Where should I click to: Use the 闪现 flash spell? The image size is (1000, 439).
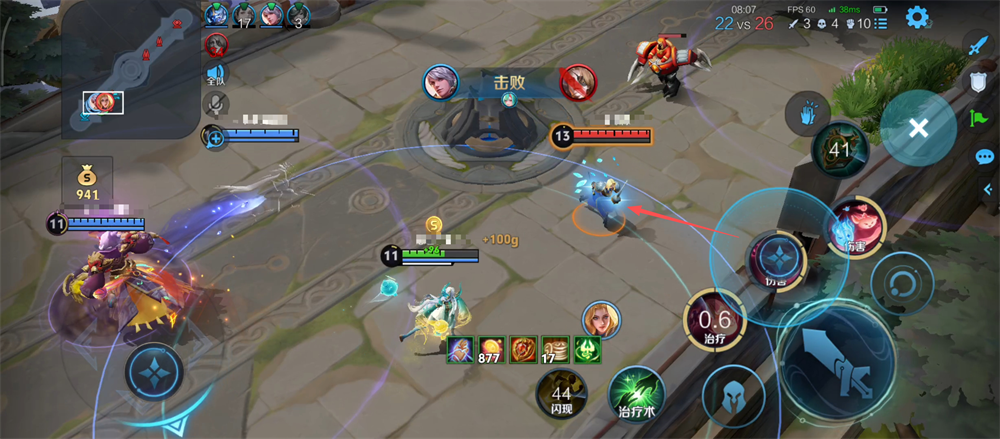tap(562, 392)
